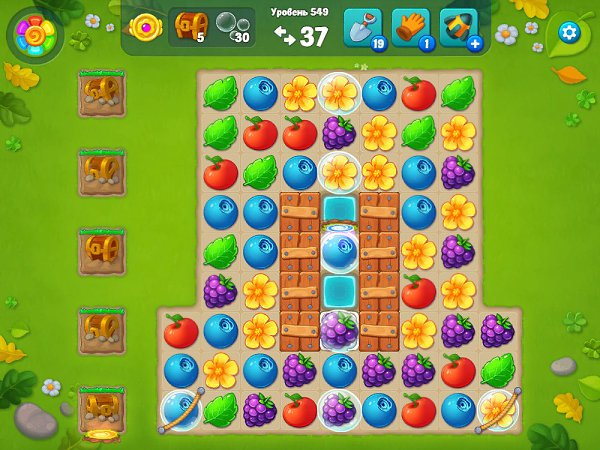The height and width of the screenshot is (450, 600).
Task: Choose the hammer booster with plus sign
Action: (x=459, y=29)
